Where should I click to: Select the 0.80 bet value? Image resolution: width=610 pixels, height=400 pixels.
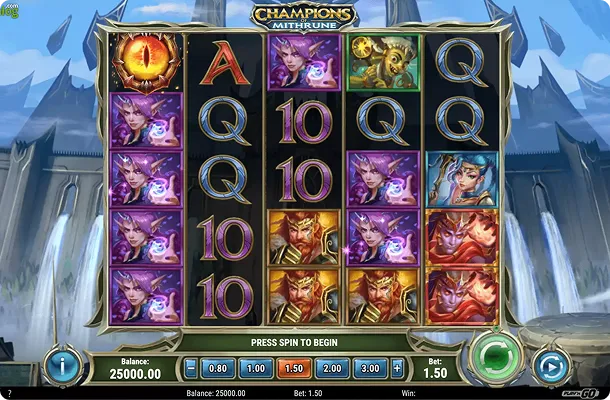220,367
